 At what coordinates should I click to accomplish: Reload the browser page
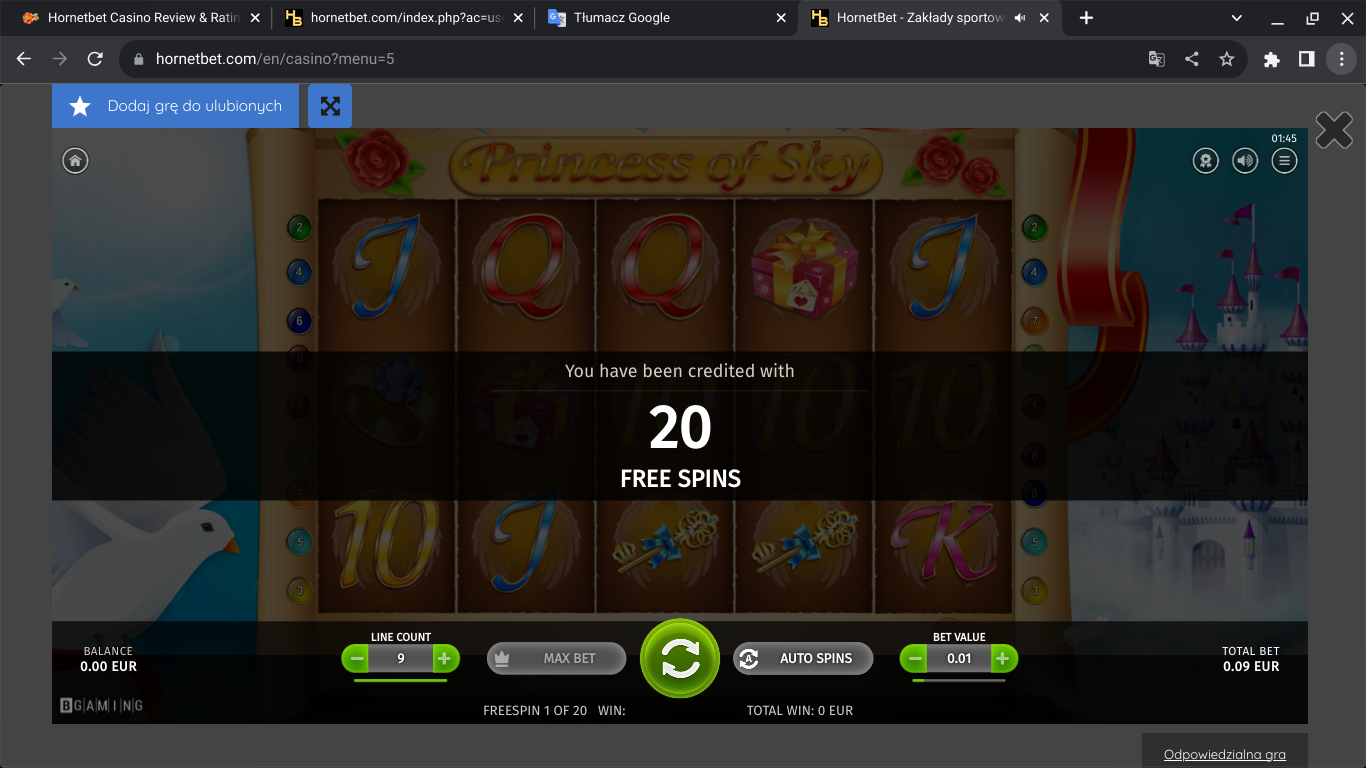(x=95, y=59)
